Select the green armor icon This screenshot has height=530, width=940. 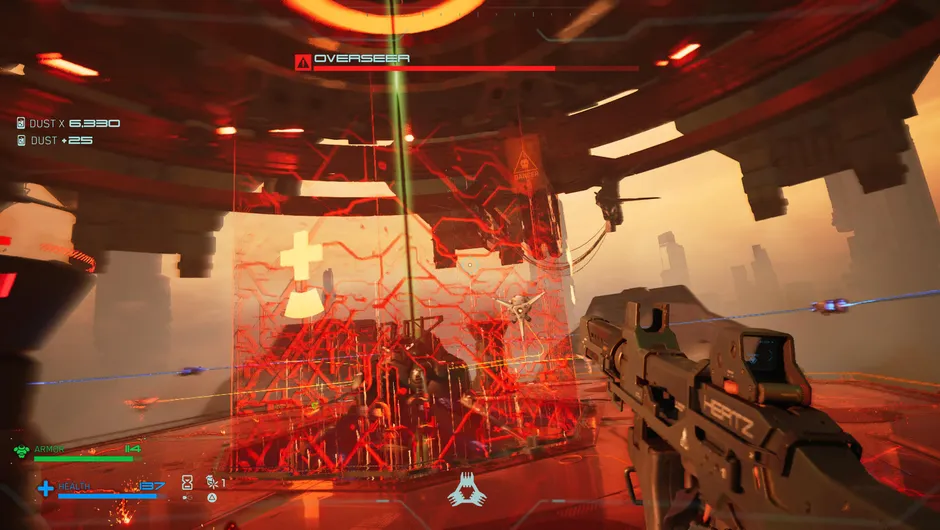coord(22,451)
